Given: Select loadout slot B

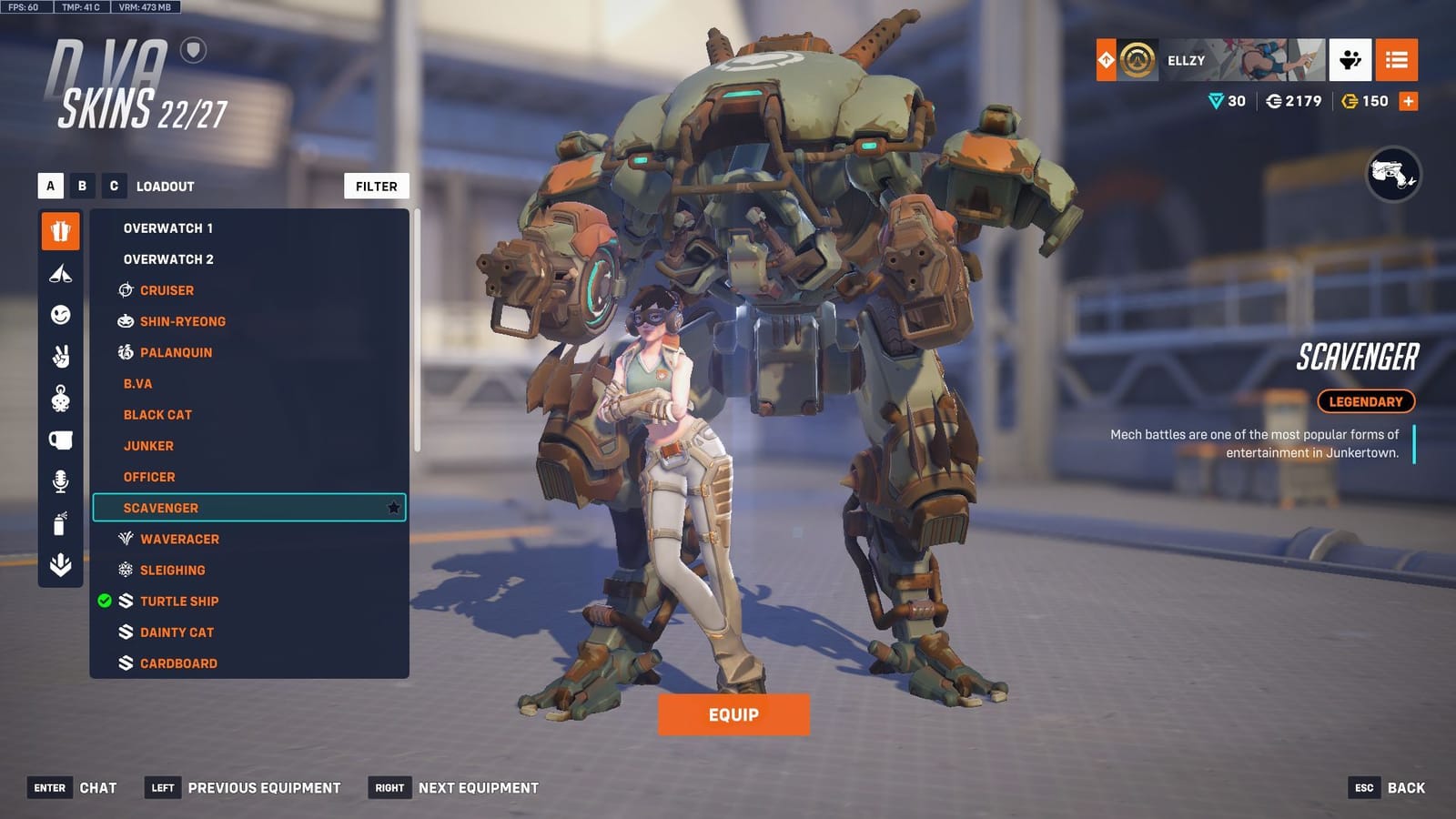Looking at the screenshot, I should point(82,186).
